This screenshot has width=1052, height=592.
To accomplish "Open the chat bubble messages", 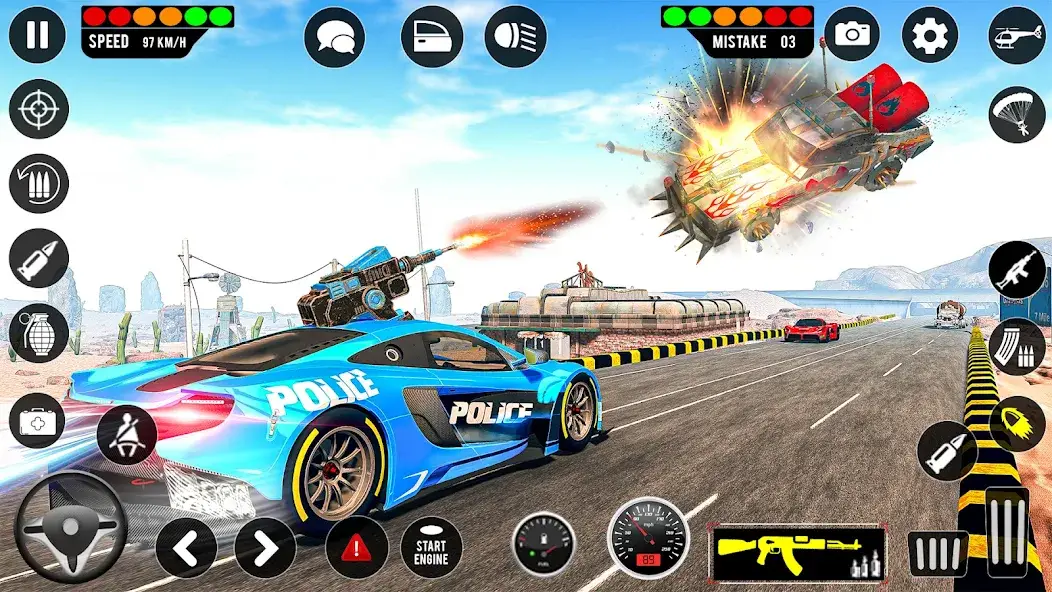I will pos(334,37).
